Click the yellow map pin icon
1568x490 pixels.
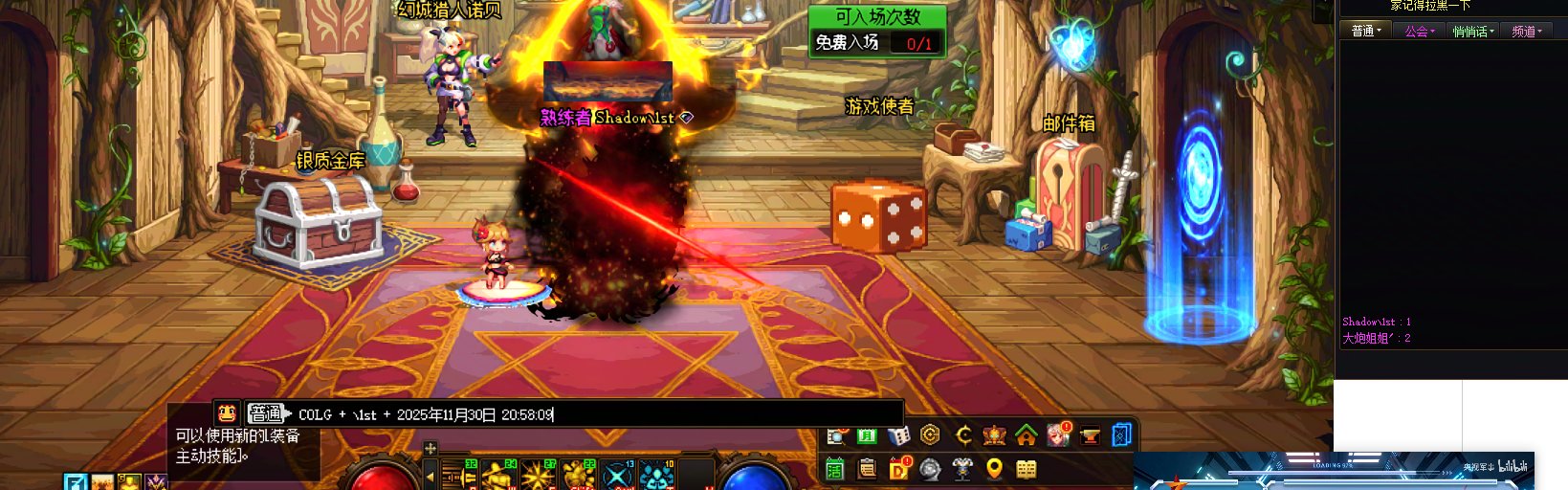pos(994,469)
